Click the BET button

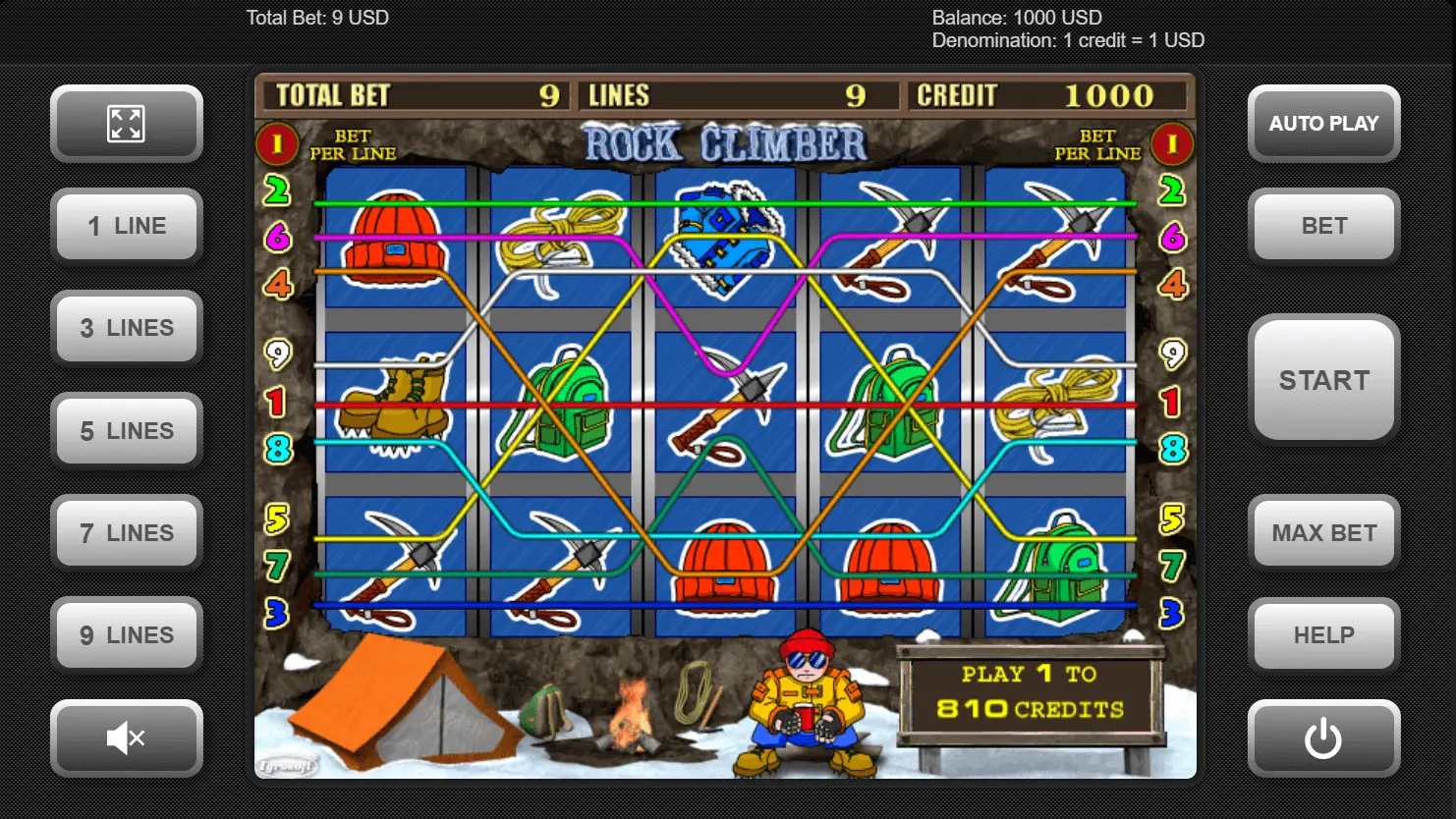(x=1323, y=226)
